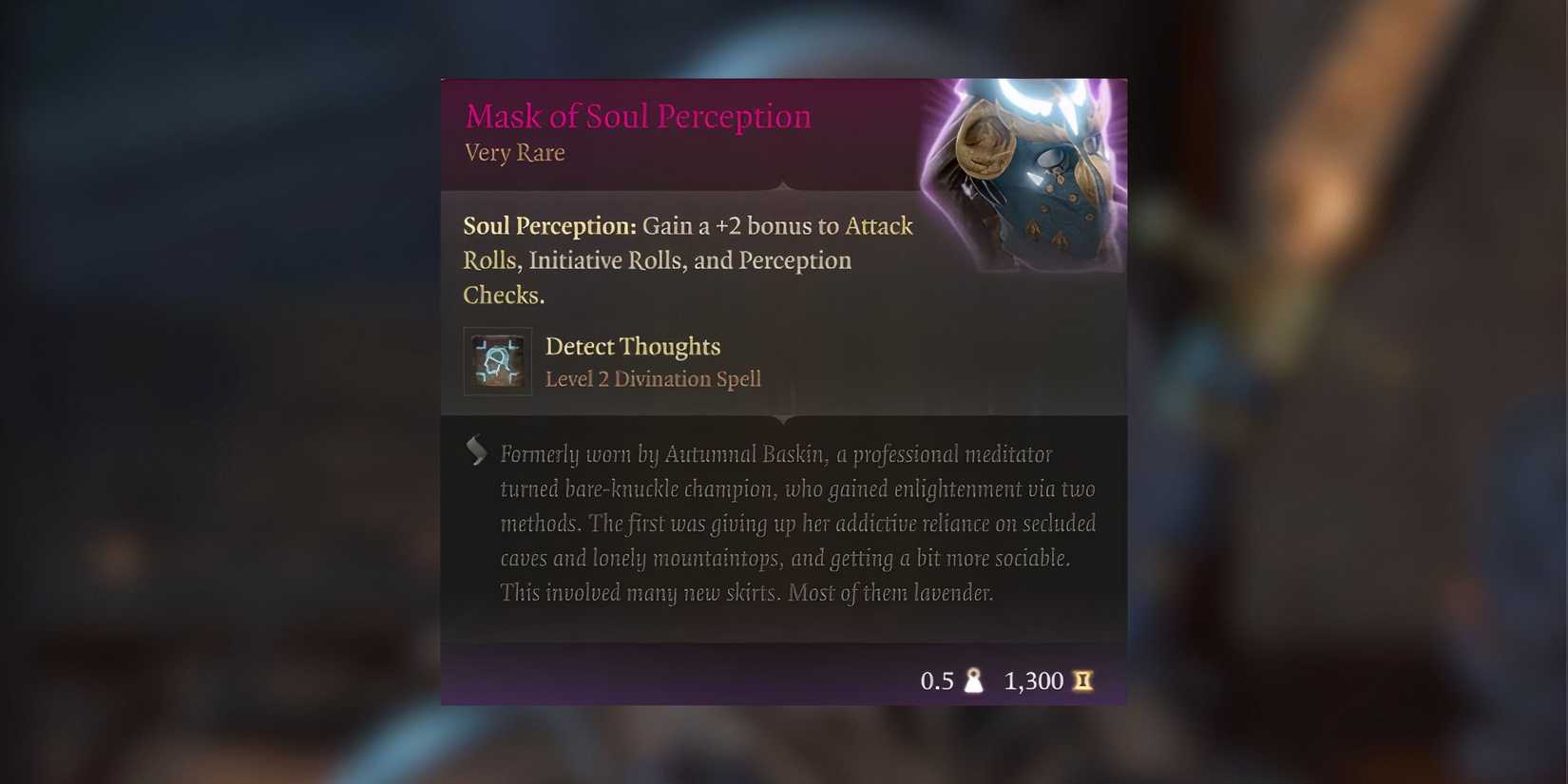1568x784 pixels.
Task: Click the 1,300 gold value text
Action: click(1033, 680)
